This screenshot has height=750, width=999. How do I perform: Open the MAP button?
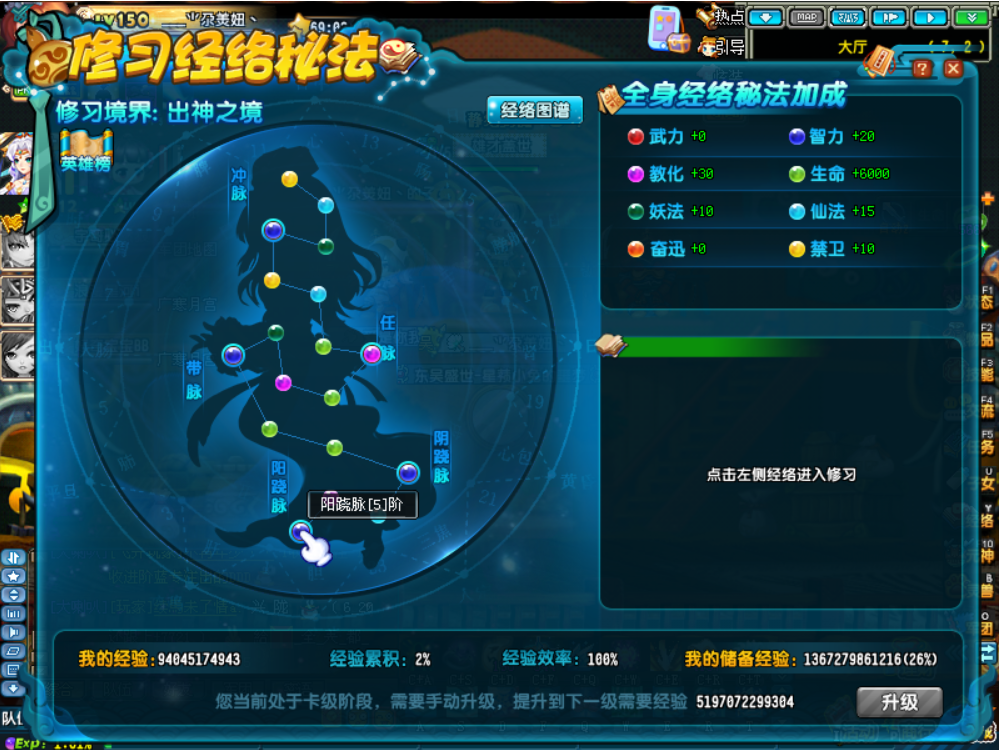click(807, 17)
